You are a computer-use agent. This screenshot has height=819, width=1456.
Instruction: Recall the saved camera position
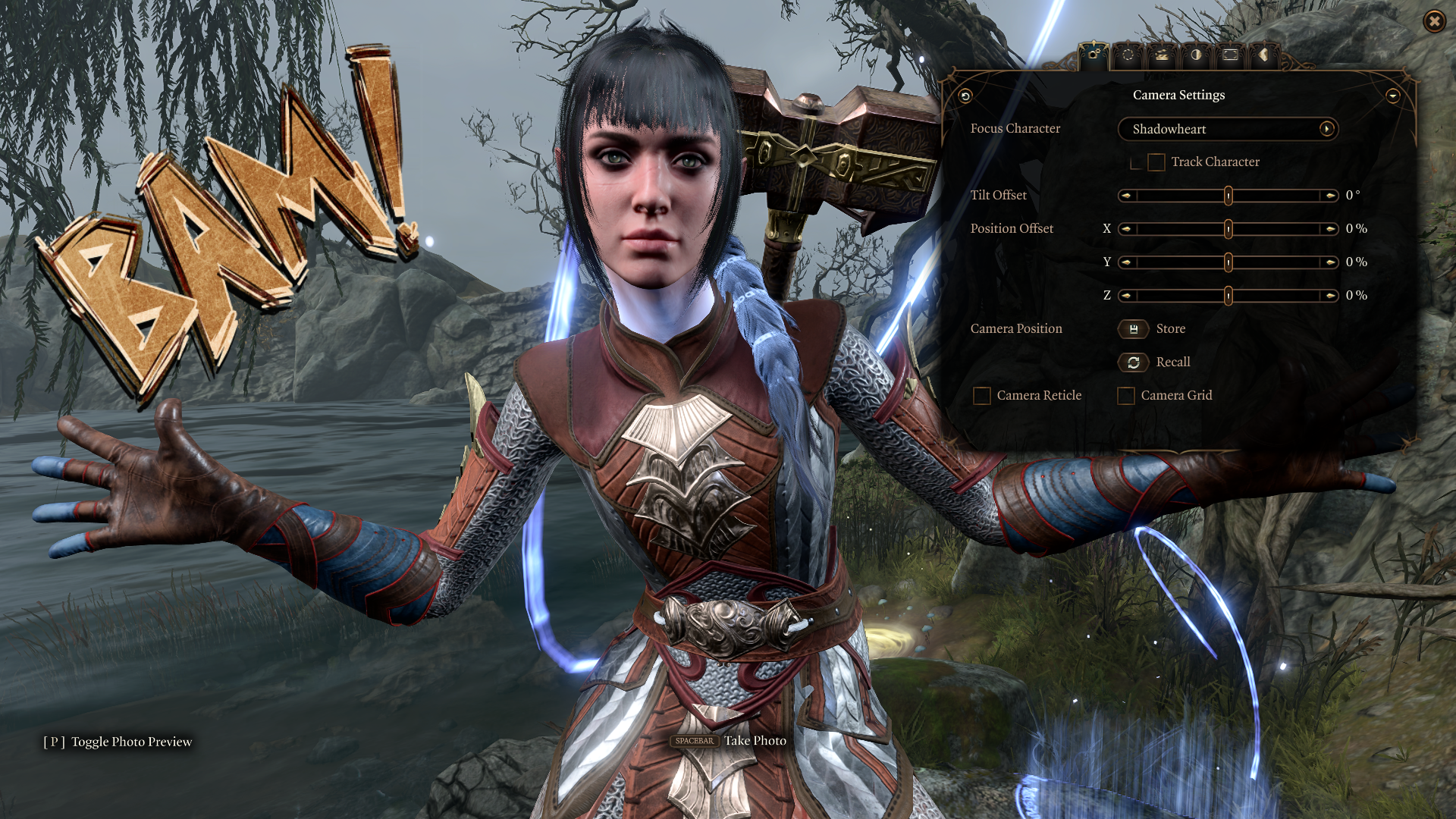click(x=1134, y=362)
